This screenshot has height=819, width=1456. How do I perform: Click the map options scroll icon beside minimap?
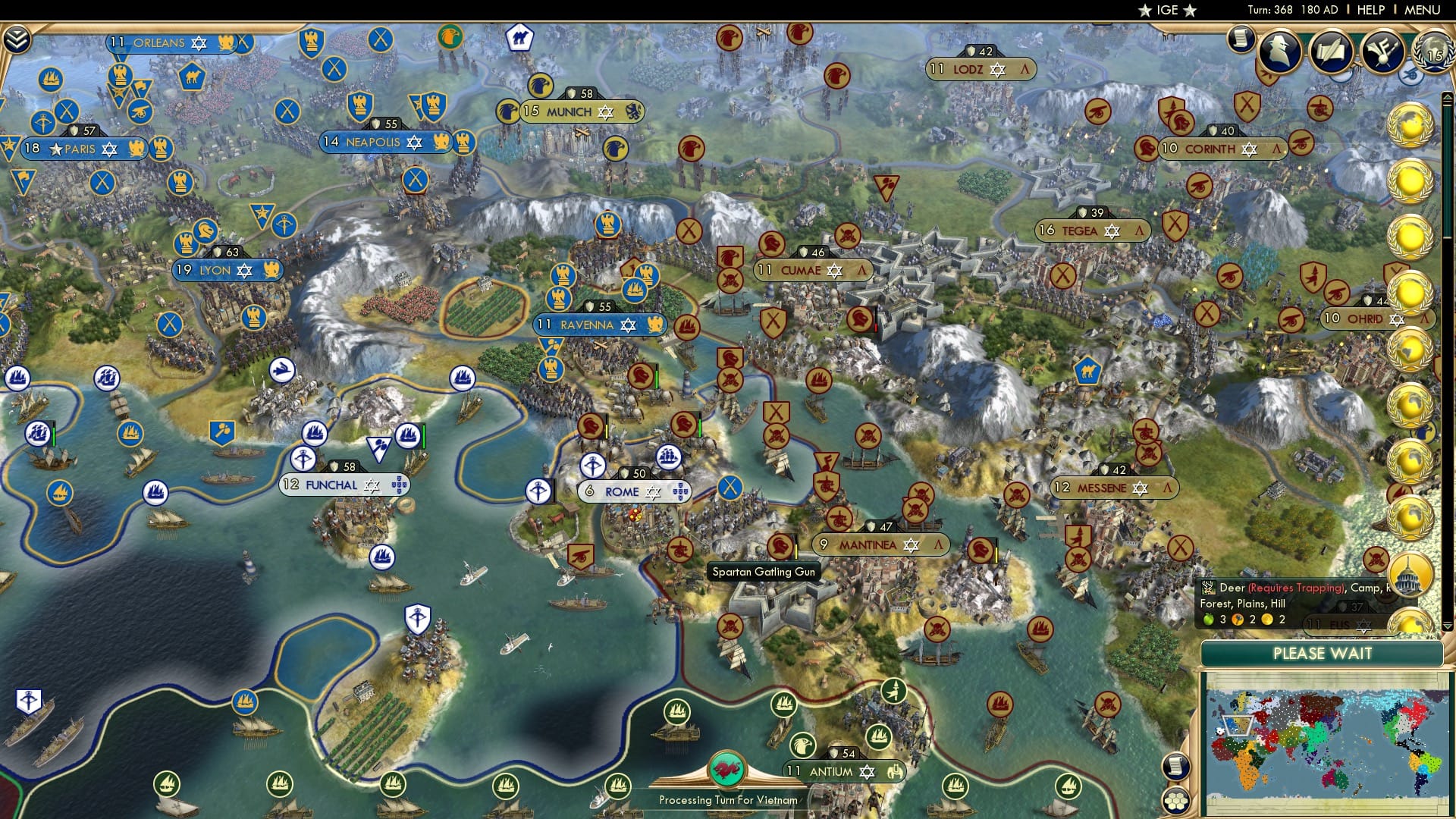pyautogui.click(x=1176, y=767)
